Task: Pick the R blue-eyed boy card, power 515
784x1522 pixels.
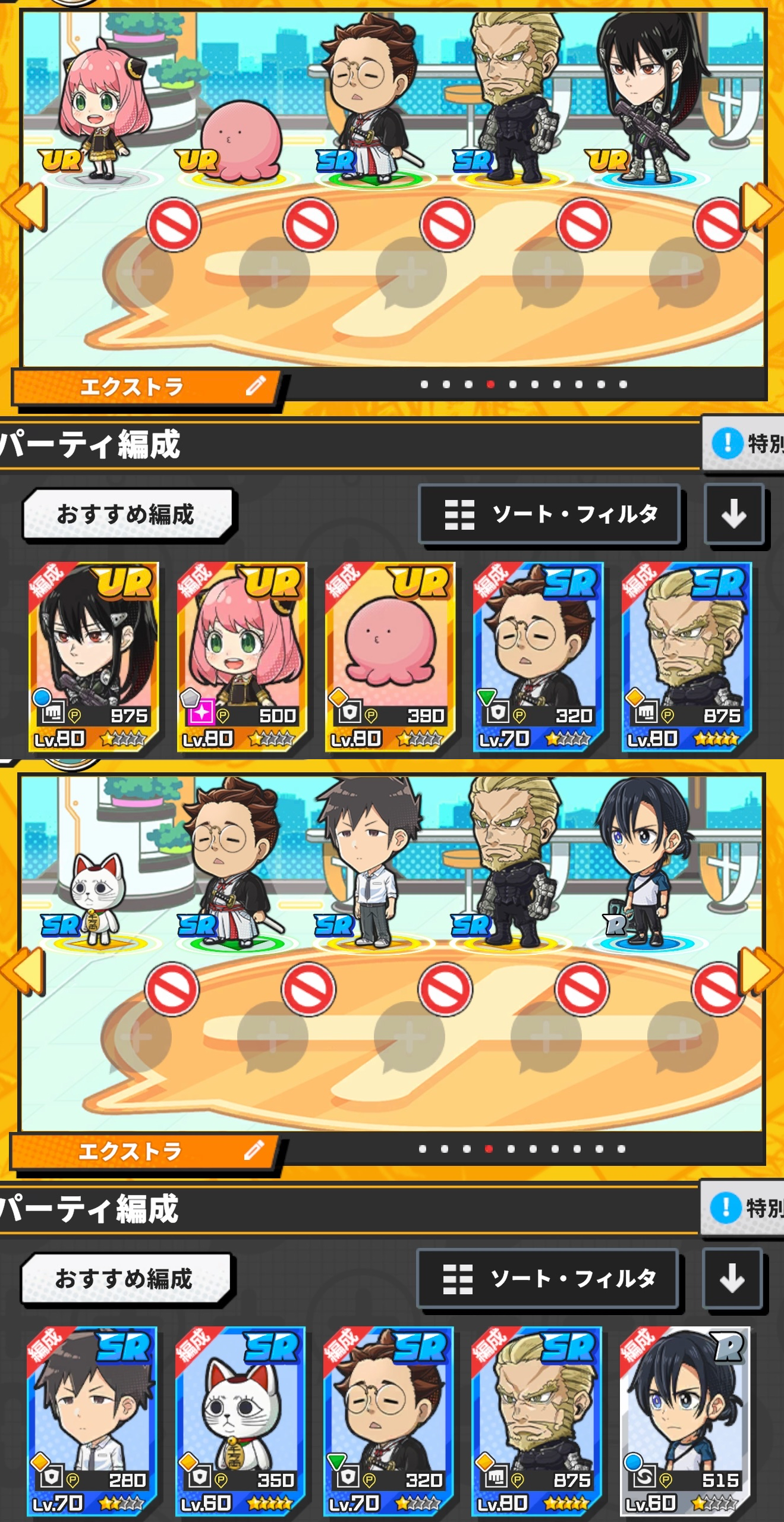Action: [685, 1421]
